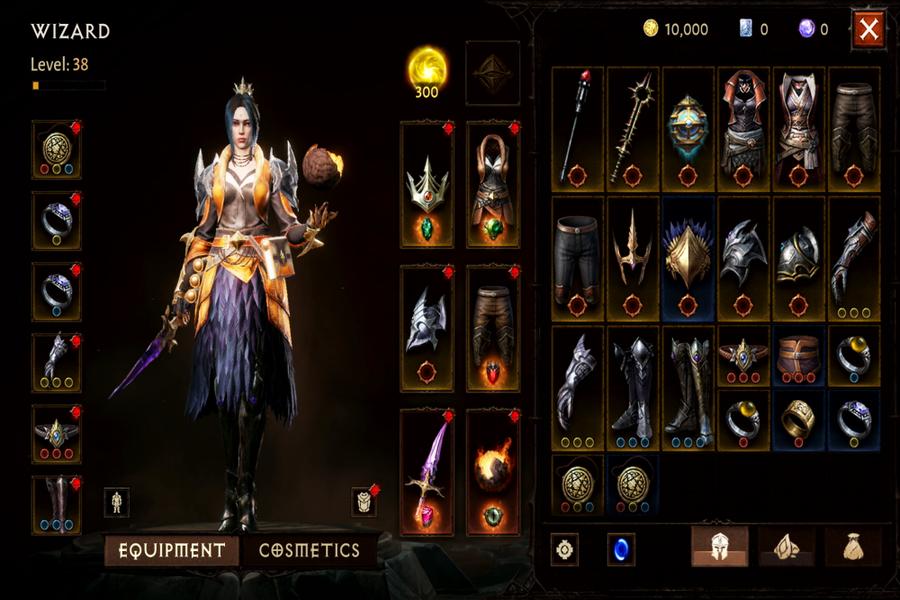Select the Equipment tab
Viewport: 900px width, 600px height.
pyautogui.click(x=171, y=550)
